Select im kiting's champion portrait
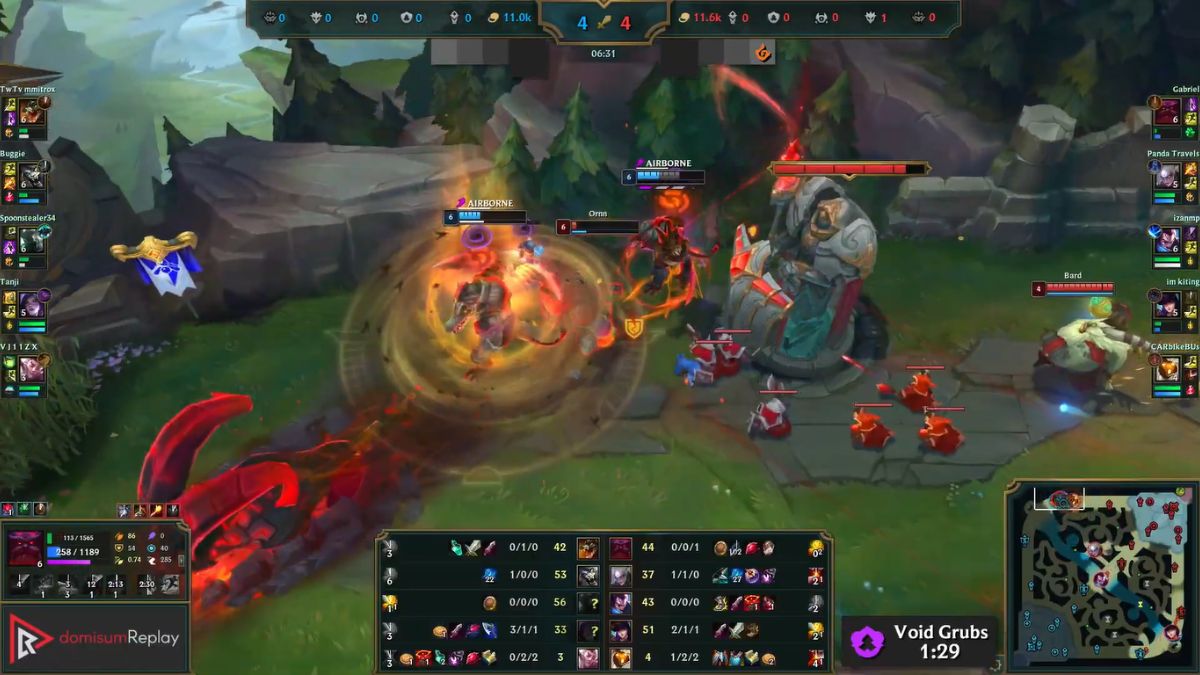The image size is (1200, 675). point(1167,305)
